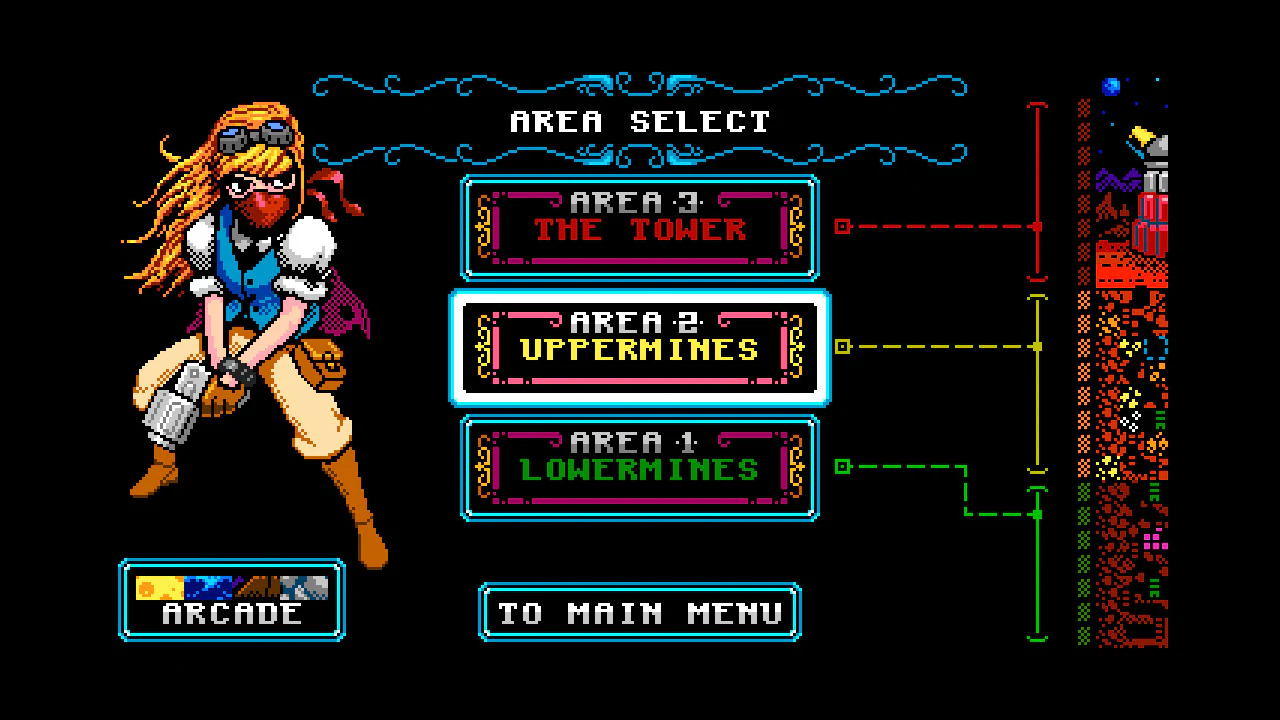
Task: Select Area 3 The Tower
Action: point(640,227)
